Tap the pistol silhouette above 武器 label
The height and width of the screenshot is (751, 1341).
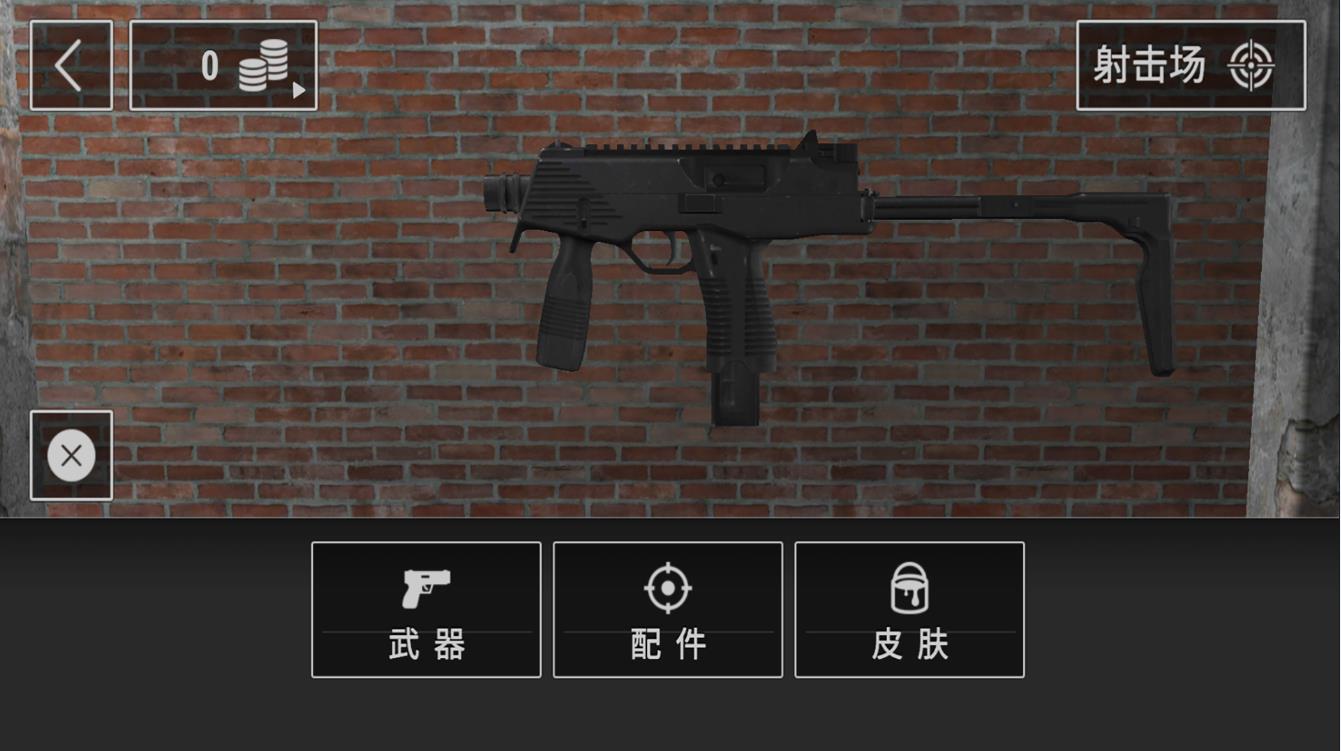tap(426, 588)
